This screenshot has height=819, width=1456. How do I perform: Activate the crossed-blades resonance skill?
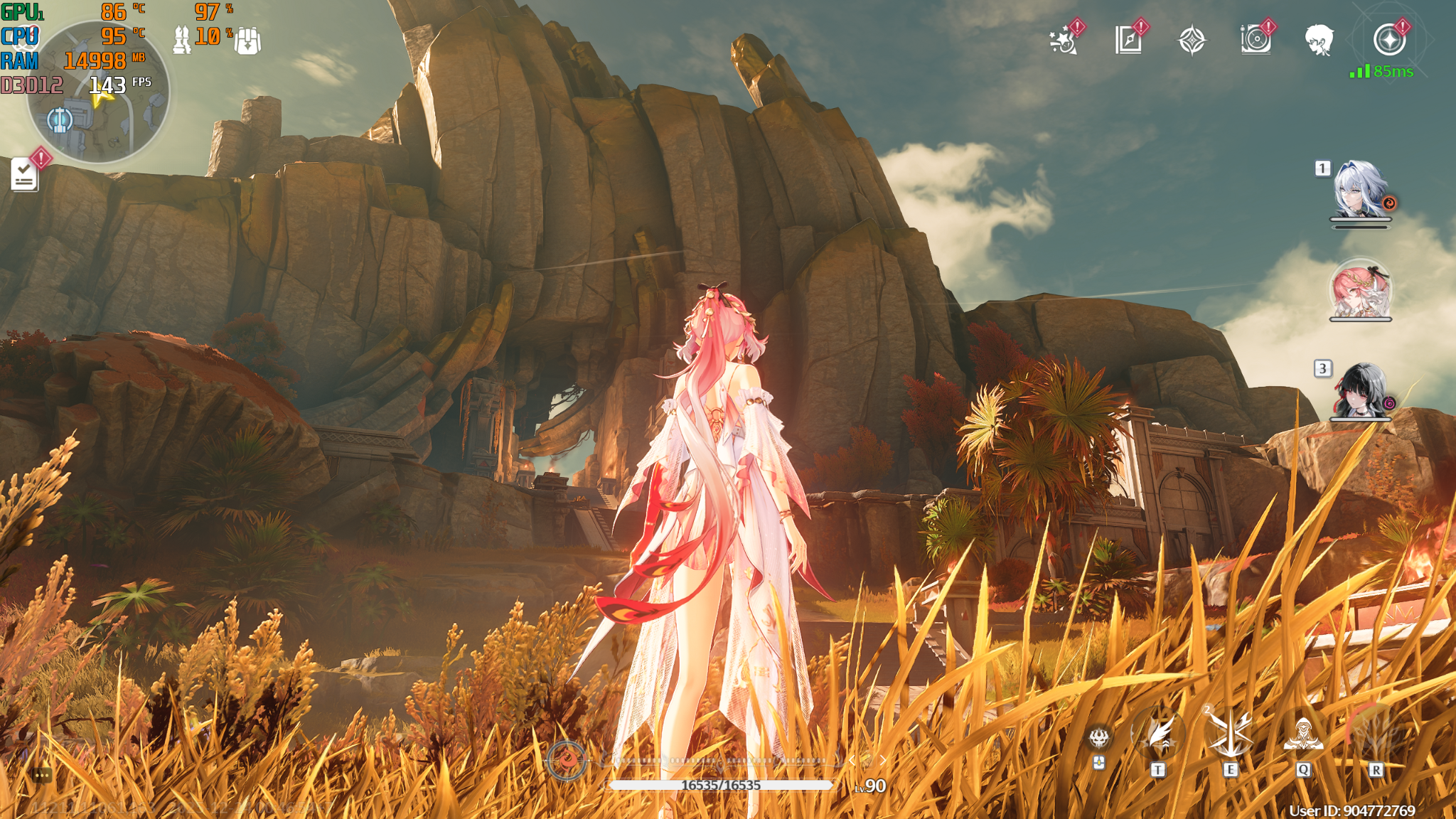(1231, 733)
